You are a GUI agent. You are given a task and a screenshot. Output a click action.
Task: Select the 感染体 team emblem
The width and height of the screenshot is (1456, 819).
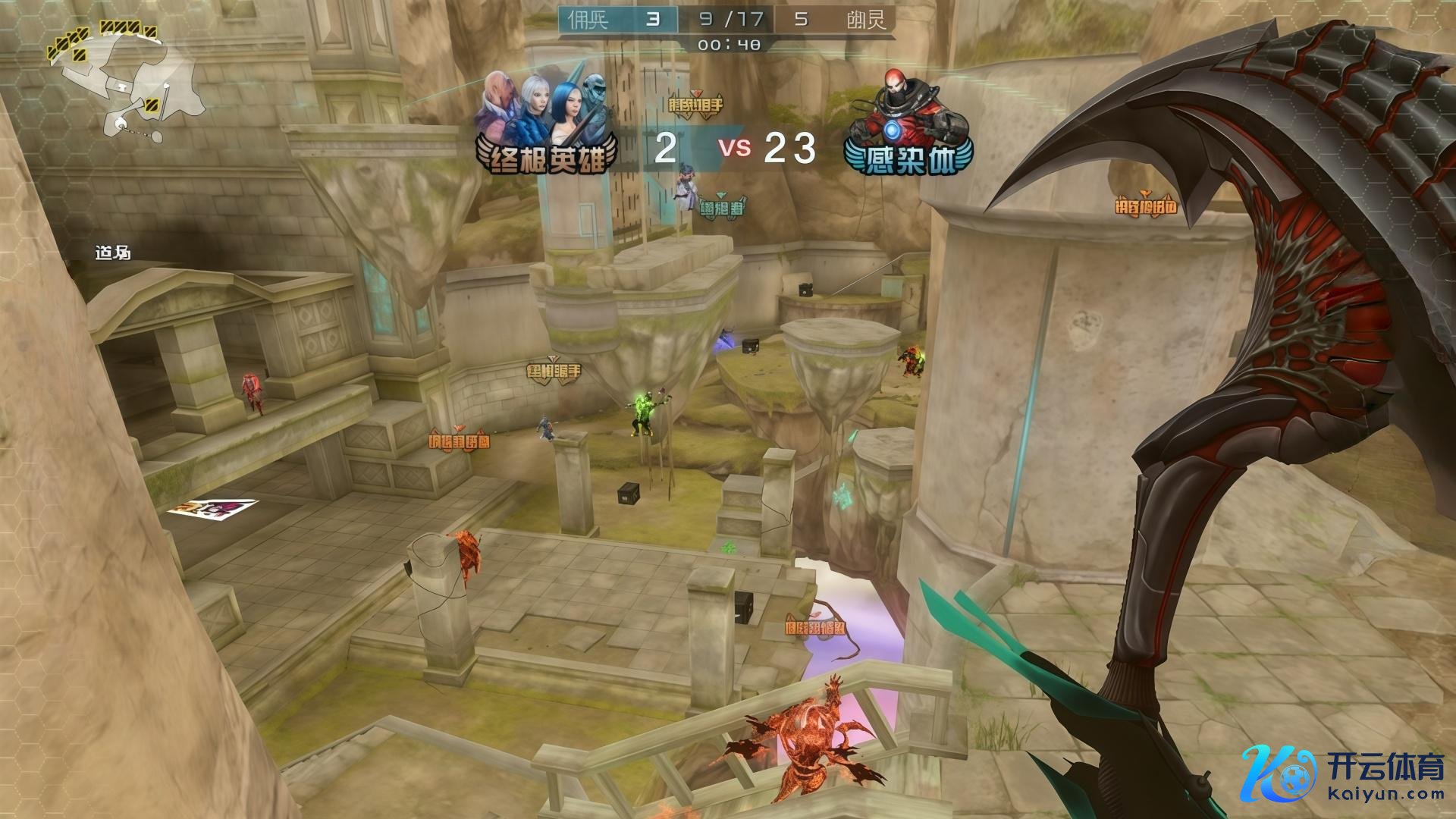point(908,125)
